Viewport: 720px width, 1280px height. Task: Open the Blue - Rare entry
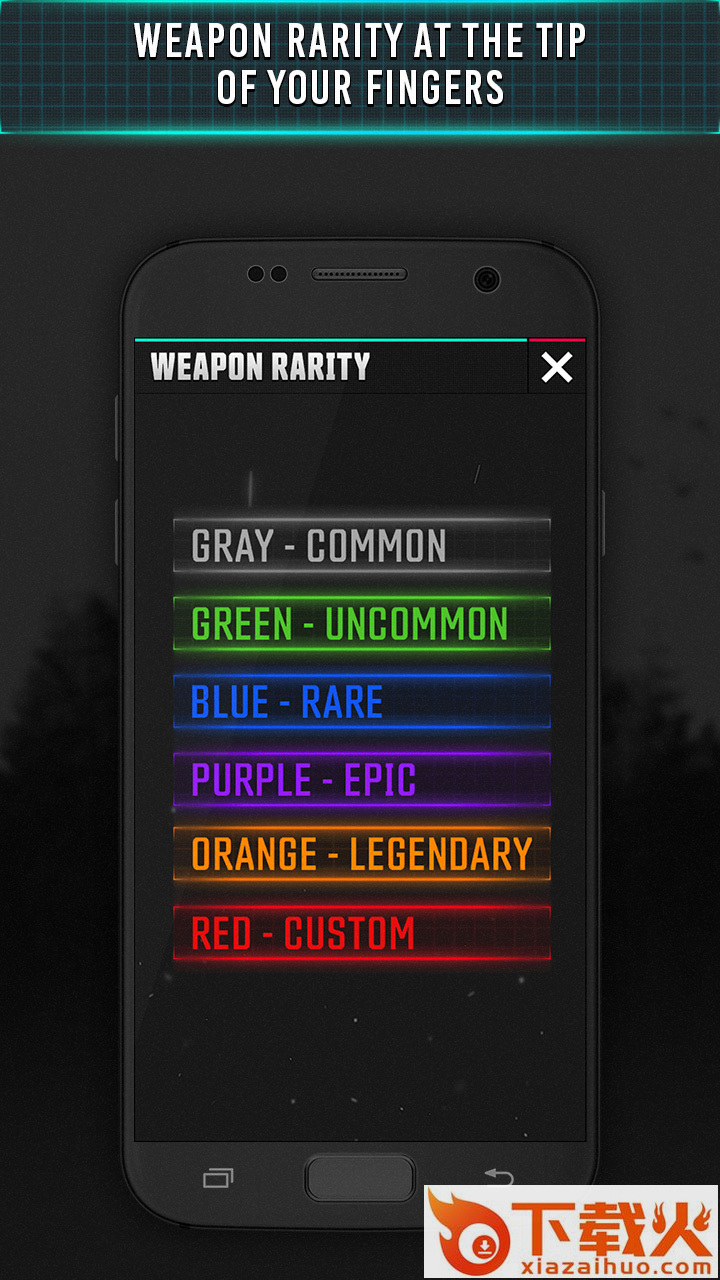[x=361, y=702]
